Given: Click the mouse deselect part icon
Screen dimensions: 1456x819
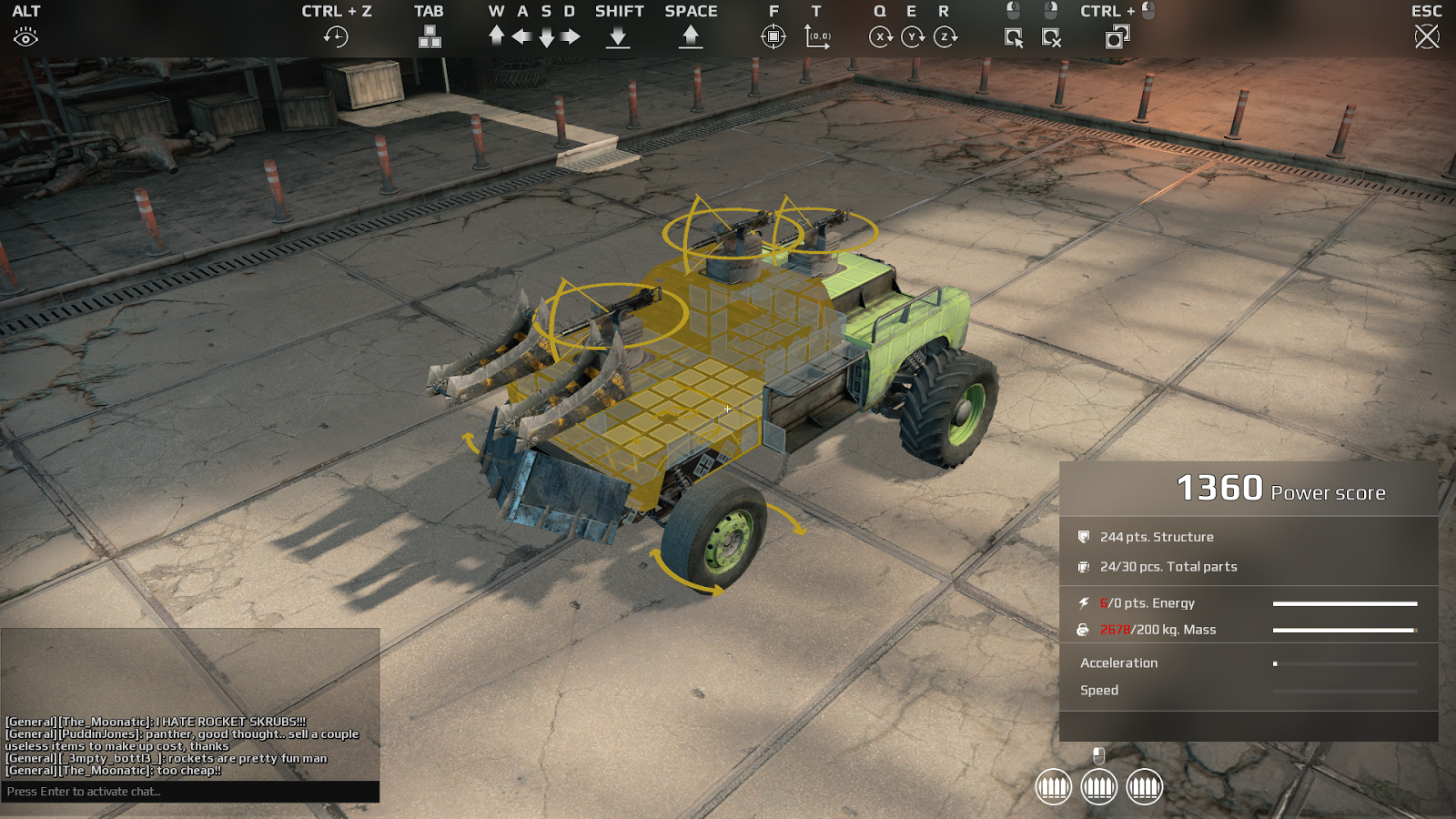Looking at the screenshot, I should tap(1051, 35).
